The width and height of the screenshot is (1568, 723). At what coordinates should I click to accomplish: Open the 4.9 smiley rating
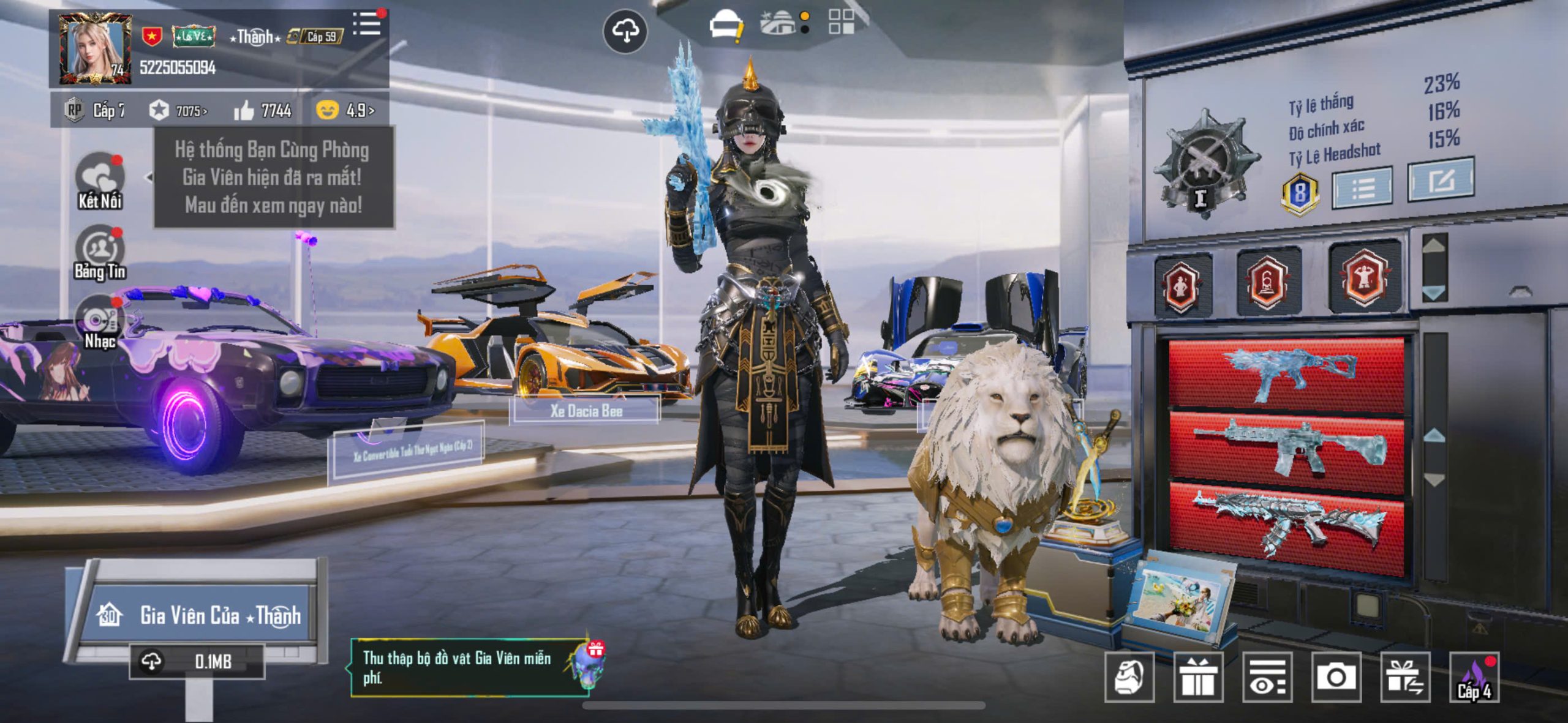point(345,110)
